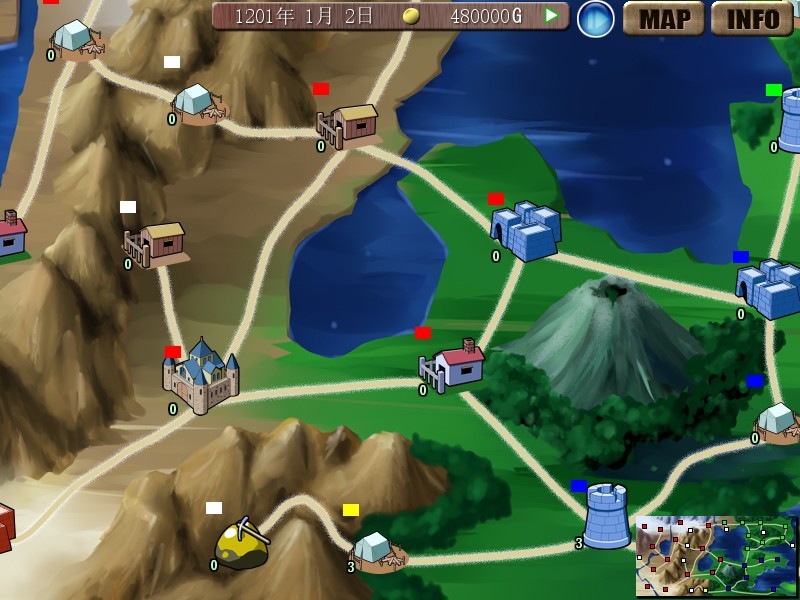Select the tent camp with yellow flag

click(375, 550)
